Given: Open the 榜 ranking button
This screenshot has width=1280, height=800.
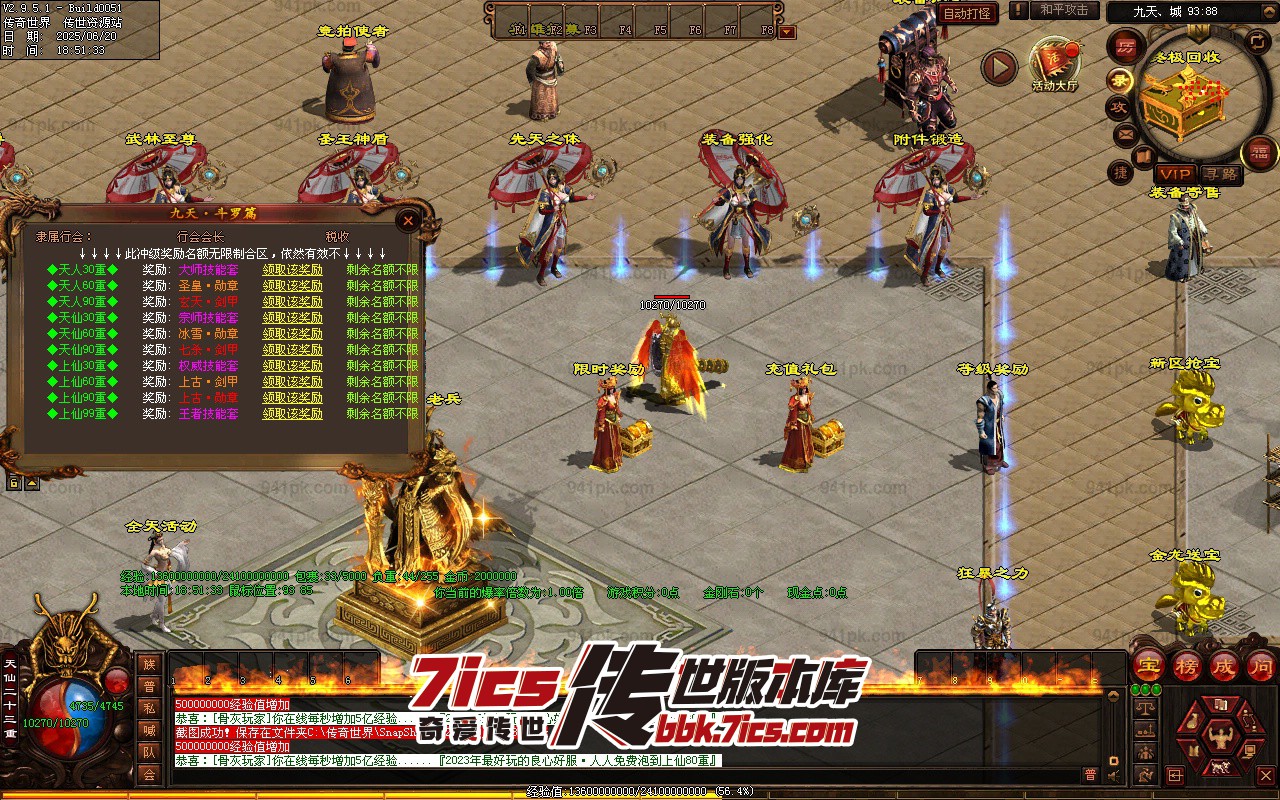Looking at the screenshot, I should click(x=1186, y=666).
